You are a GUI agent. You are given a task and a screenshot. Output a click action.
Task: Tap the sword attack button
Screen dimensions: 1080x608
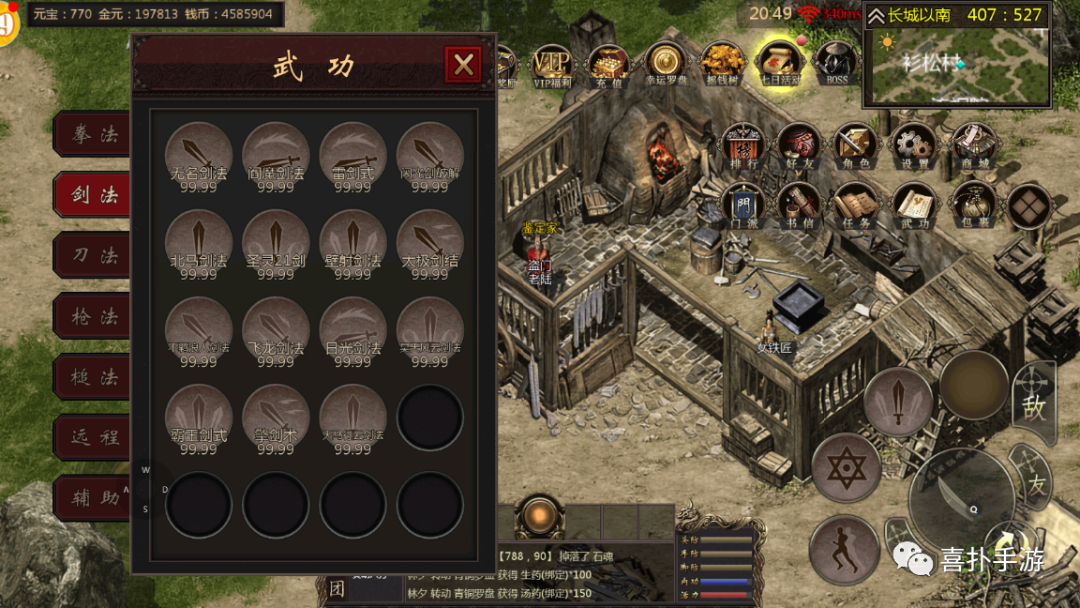(x=897, y=401)
